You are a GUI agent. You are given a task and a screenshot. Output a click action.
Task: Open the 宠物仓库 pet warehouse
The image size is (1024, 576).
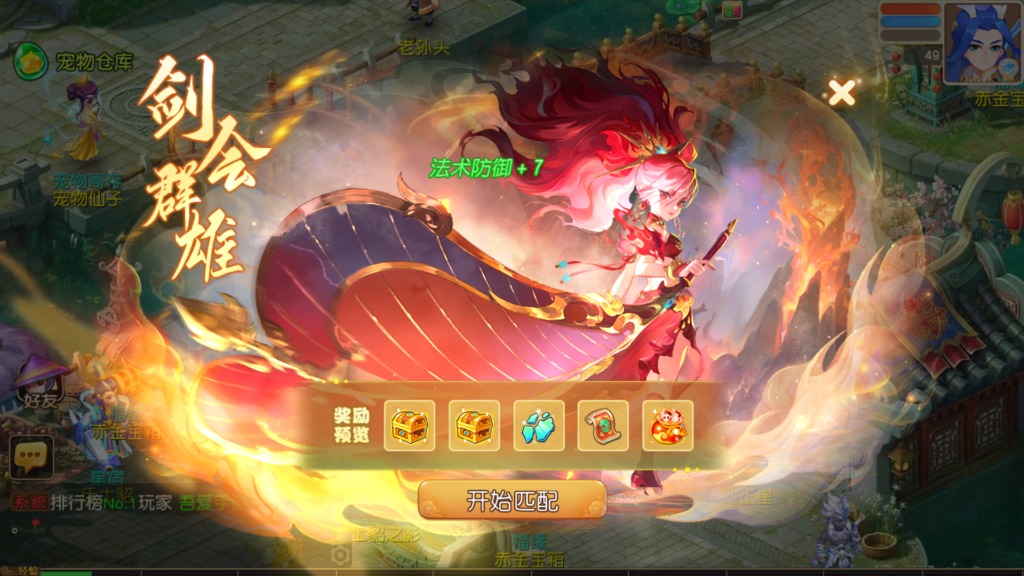pos(74,62)
